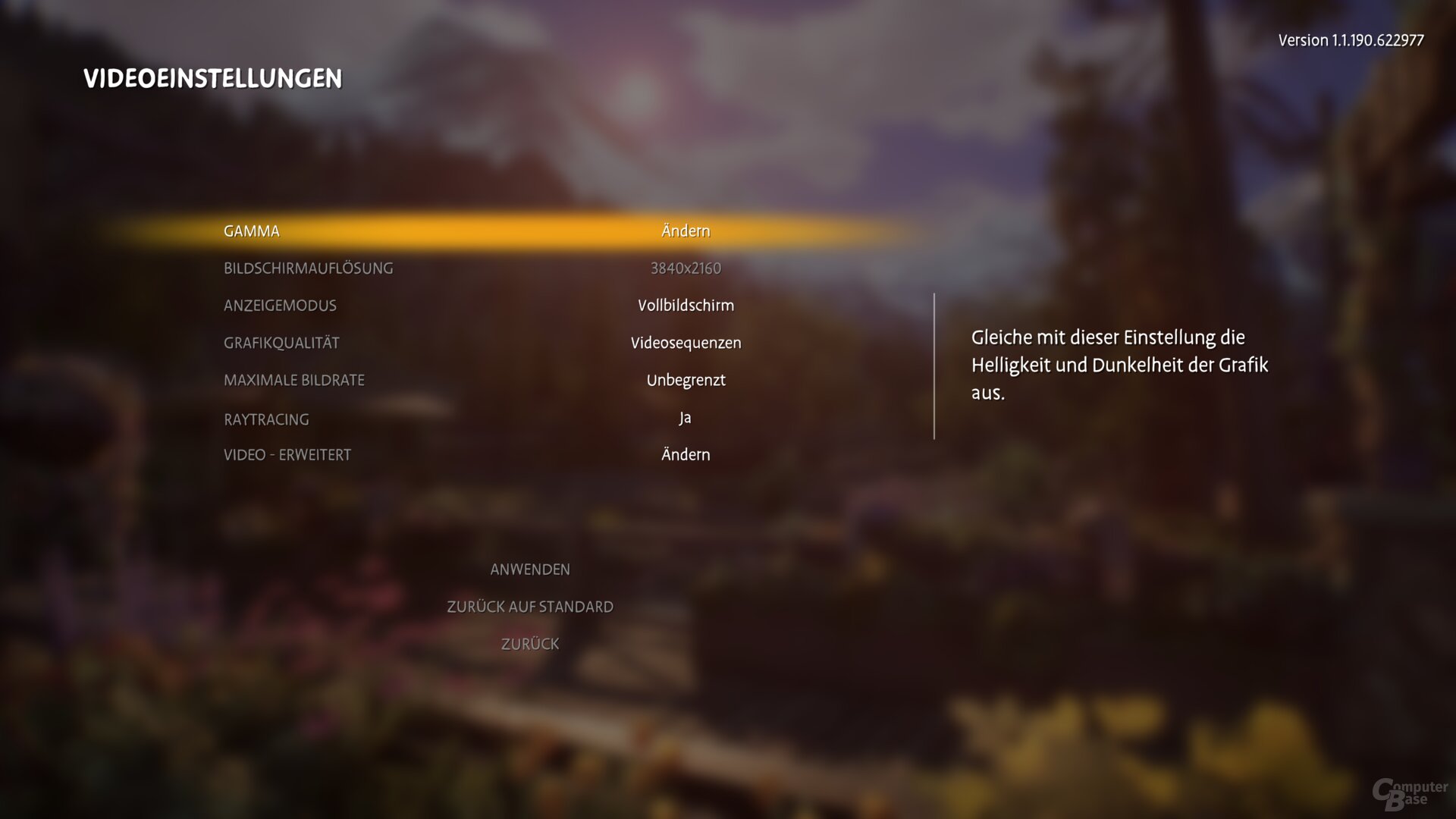Change framerate cap from Unbegrenzt

685,380
